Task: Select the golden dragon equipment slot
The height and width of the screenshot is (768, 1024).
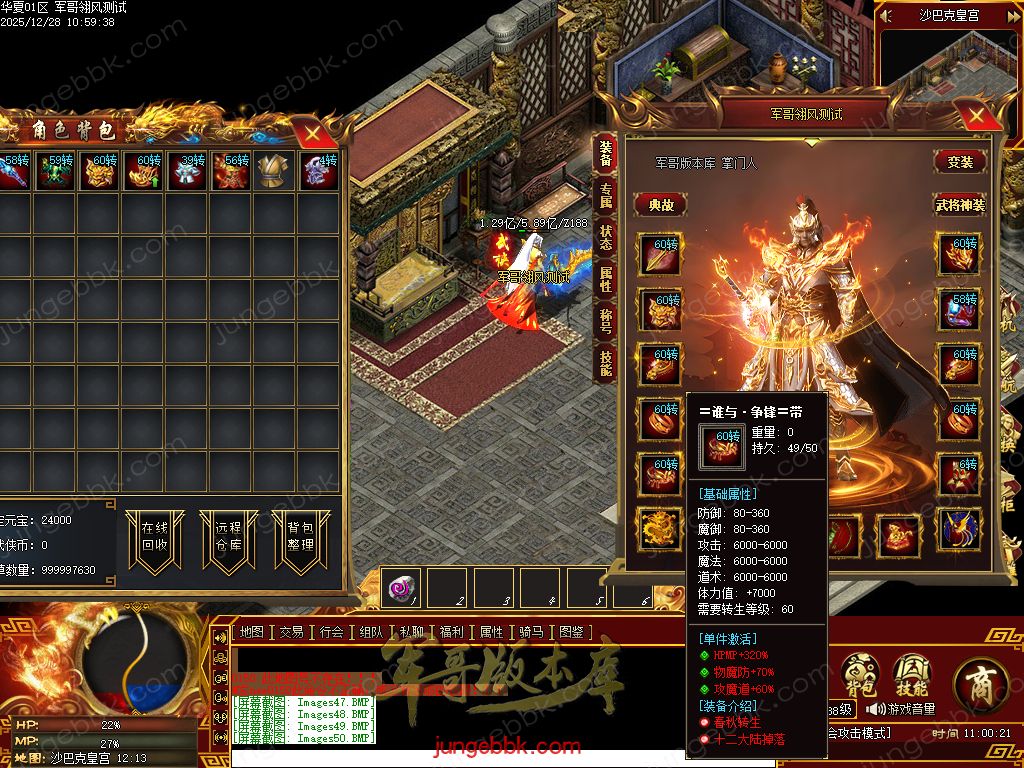Action: [660, 528]
